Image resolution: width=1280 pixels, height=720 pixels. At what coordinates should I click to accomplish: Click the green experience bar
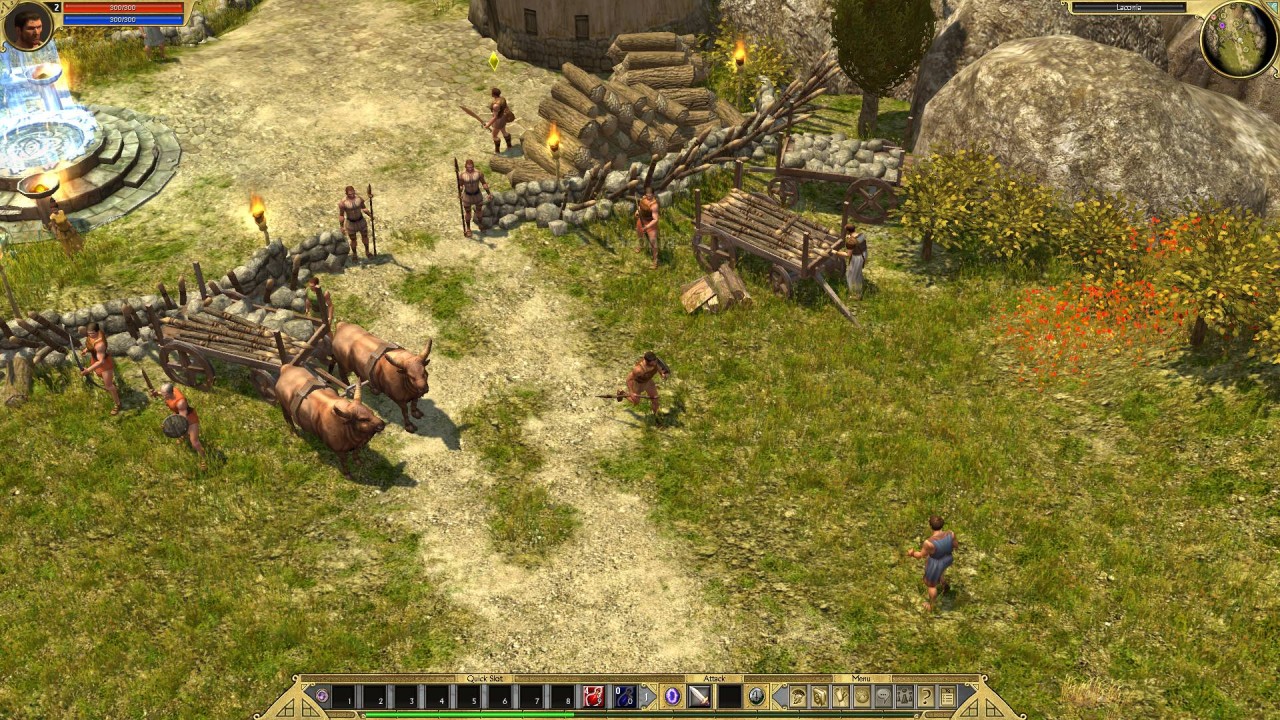(470, 711)
